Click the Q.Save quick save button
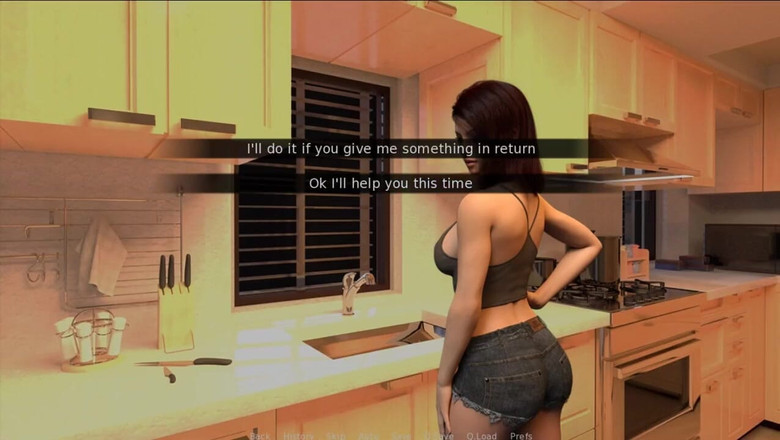Image resolution: width=780 pixels, height=440 pixels. pyautogui.click(x=437, y=436)
